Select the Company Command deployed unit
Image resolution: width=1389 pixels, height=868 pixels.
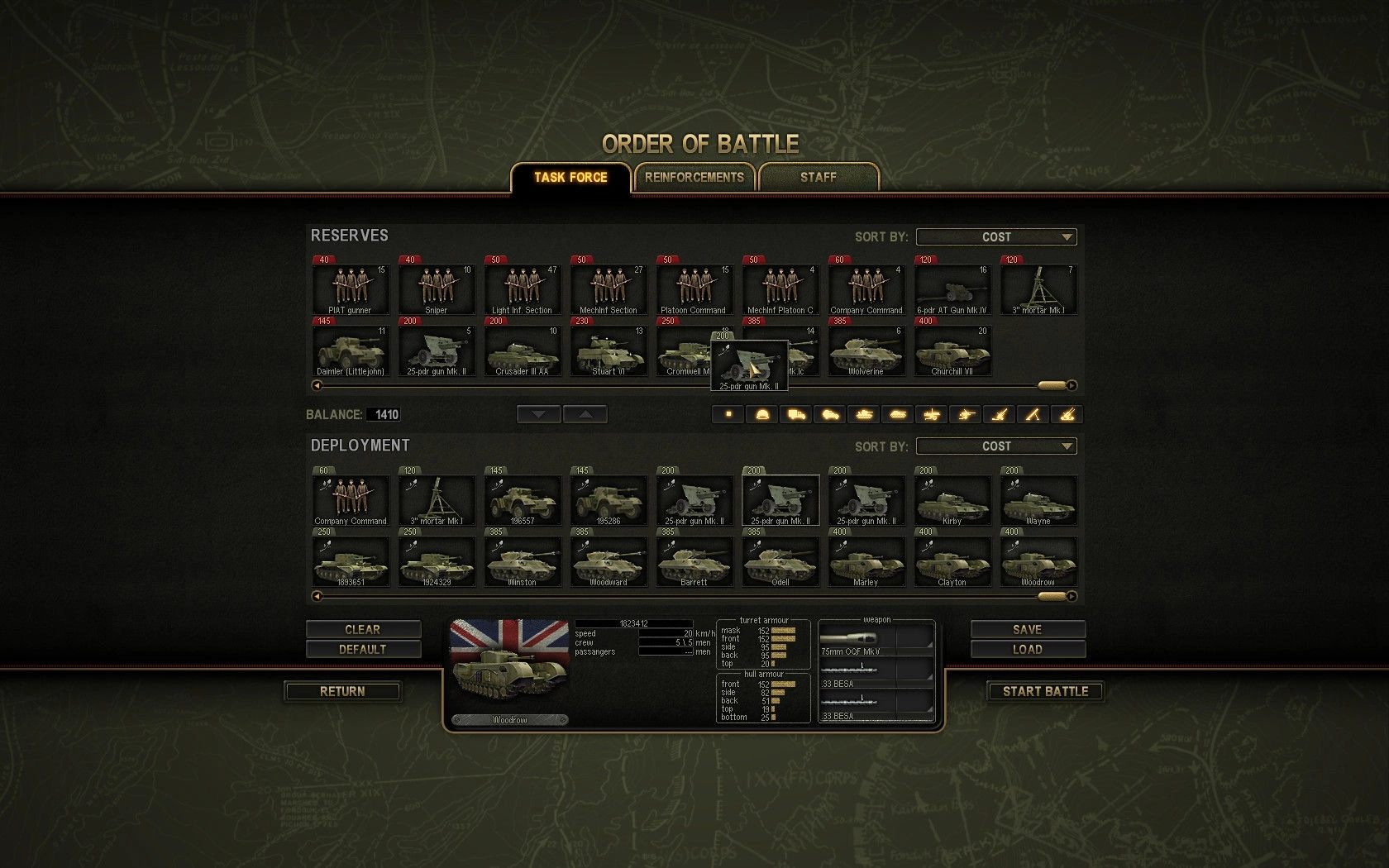coord(351,499)
